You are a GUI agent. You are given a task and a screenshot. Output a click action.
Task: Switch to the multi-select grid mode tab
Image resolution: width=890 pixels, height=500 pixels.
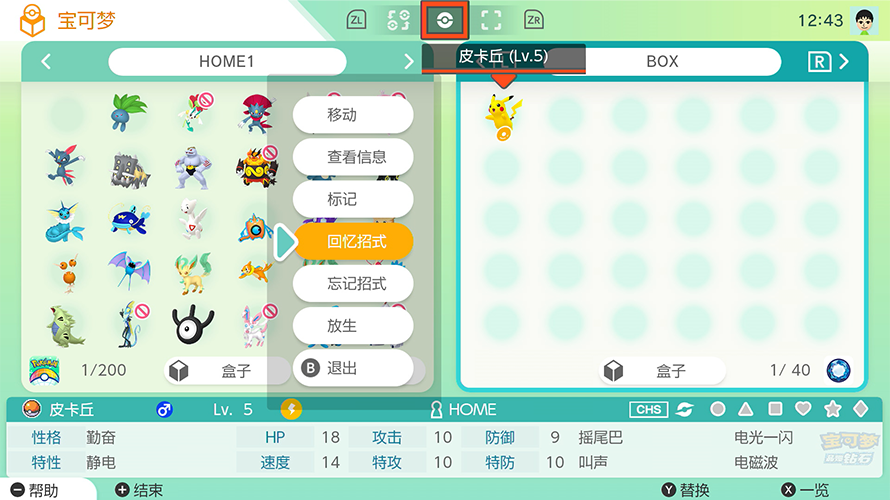pos(398,20)
